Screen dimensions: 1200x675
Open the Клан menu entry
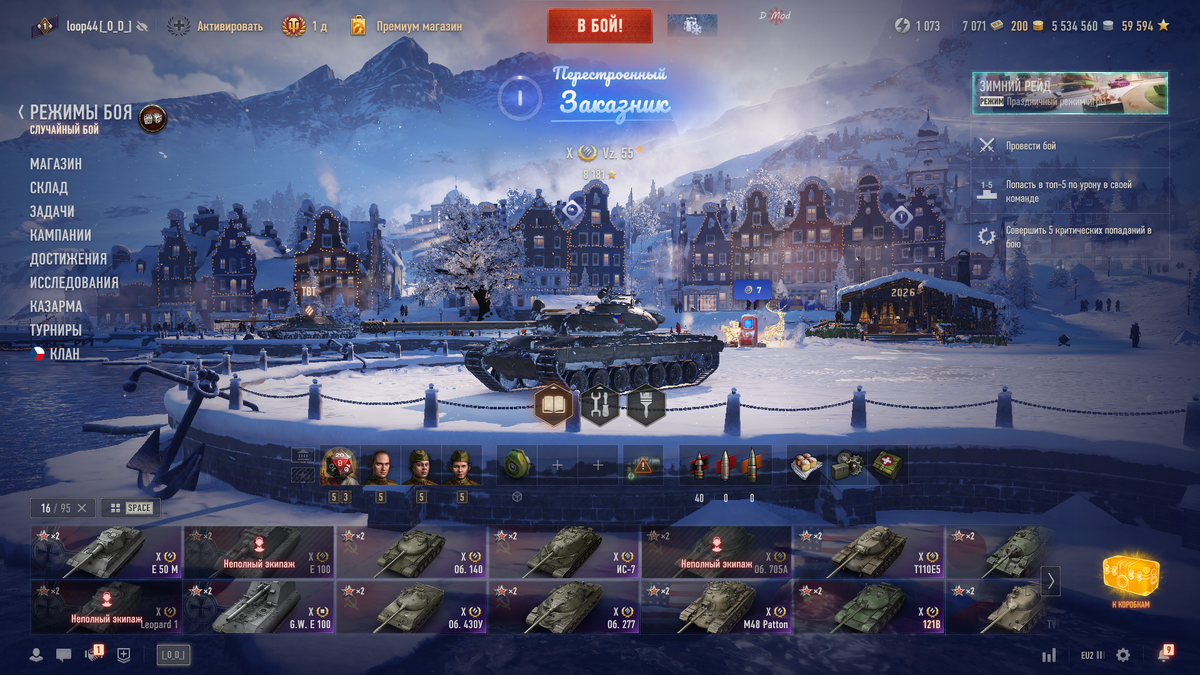[x=64, y=354]
